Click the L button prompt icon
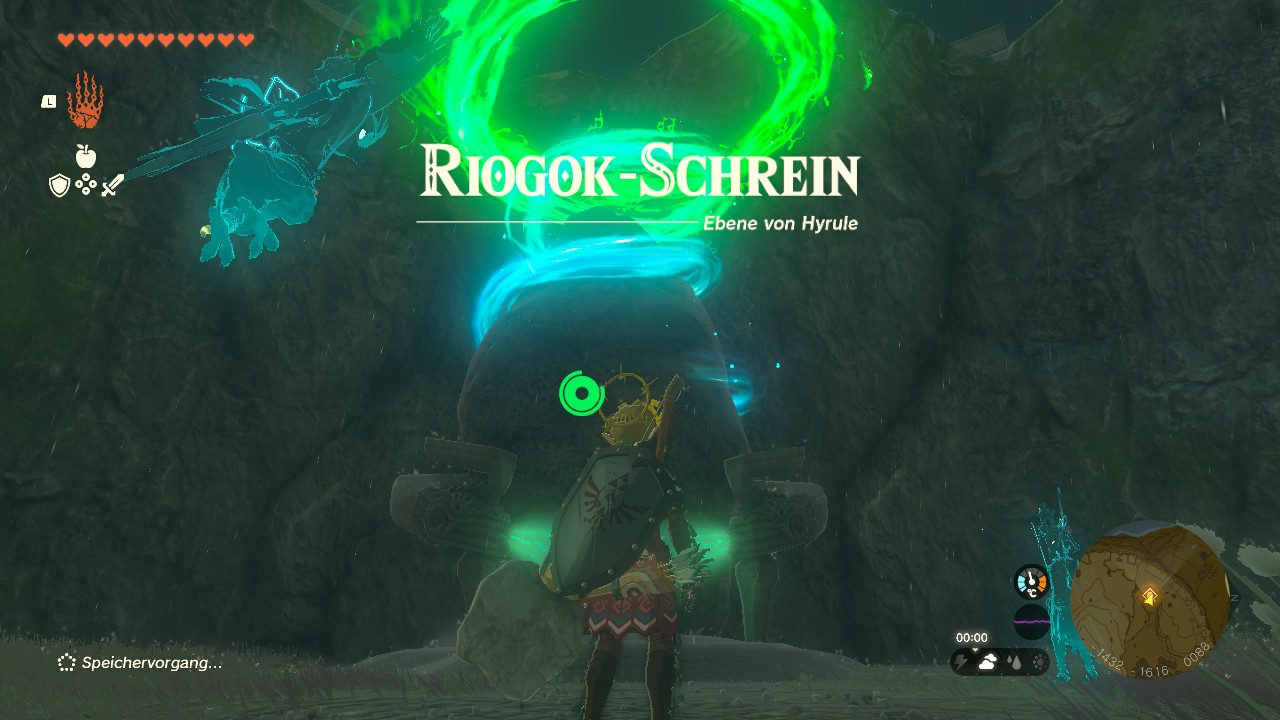The height and width of the screenshot is (720, 1280). tap(49, 102)
